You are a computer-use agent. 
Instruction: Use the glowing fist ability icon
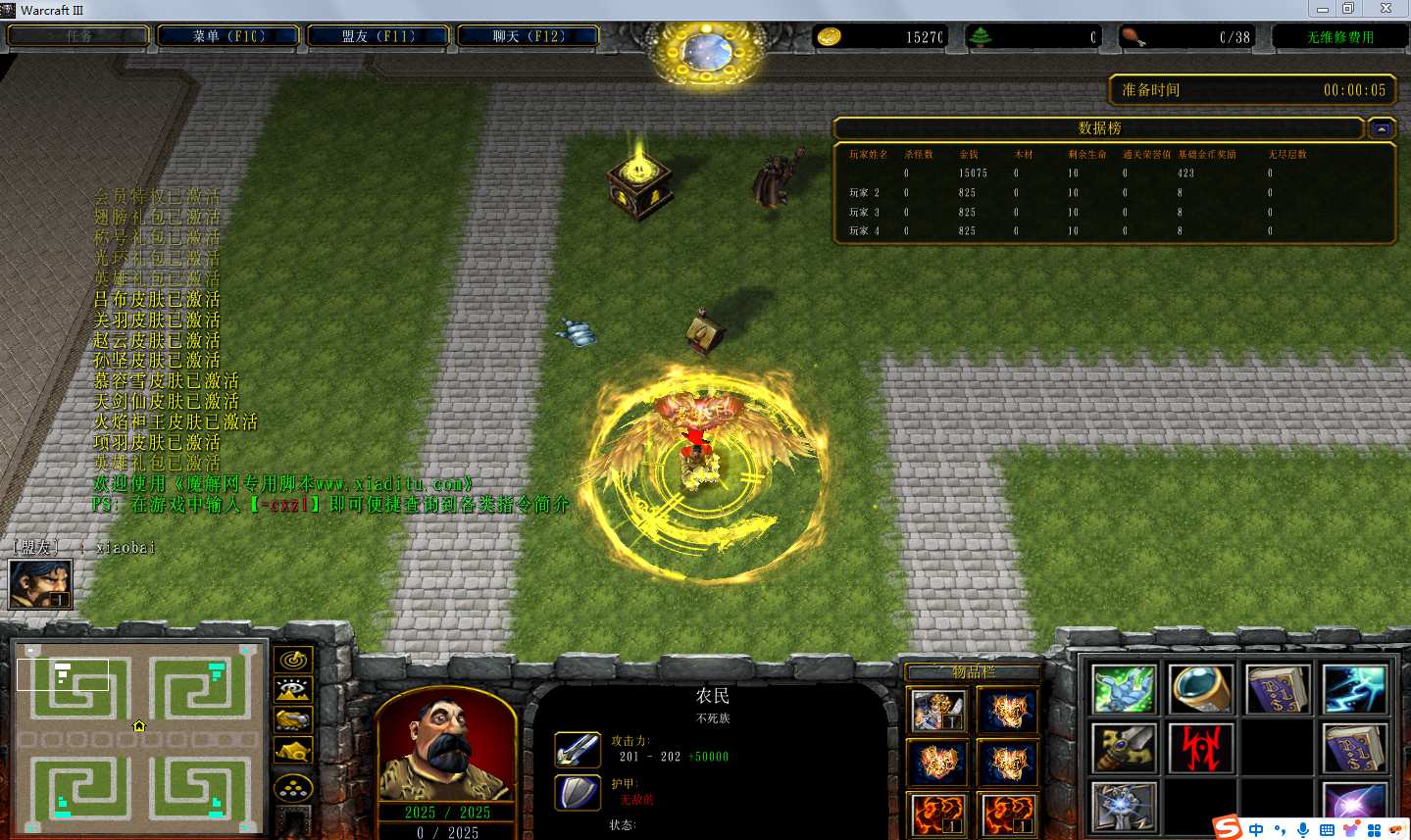pyautogui.click(x=1124, y=808)
